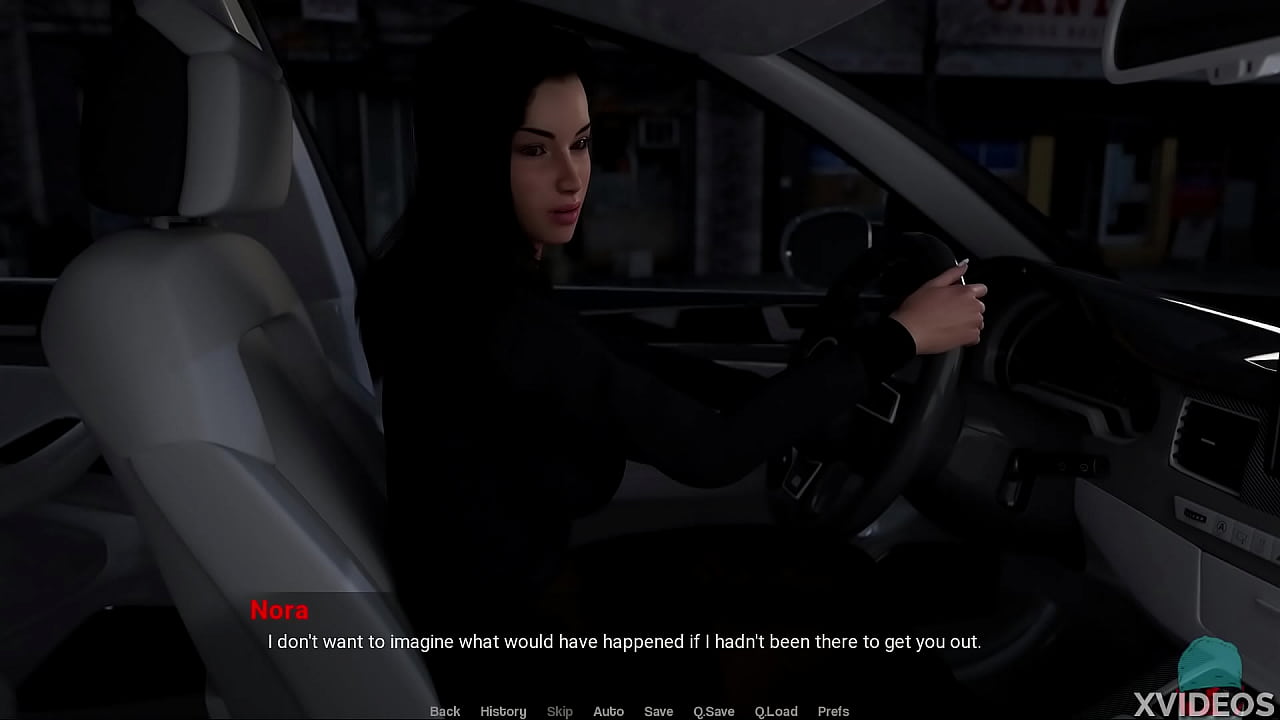Click the teal cap icon
Screen dimensions: 1280x720
coord(1210,662)
